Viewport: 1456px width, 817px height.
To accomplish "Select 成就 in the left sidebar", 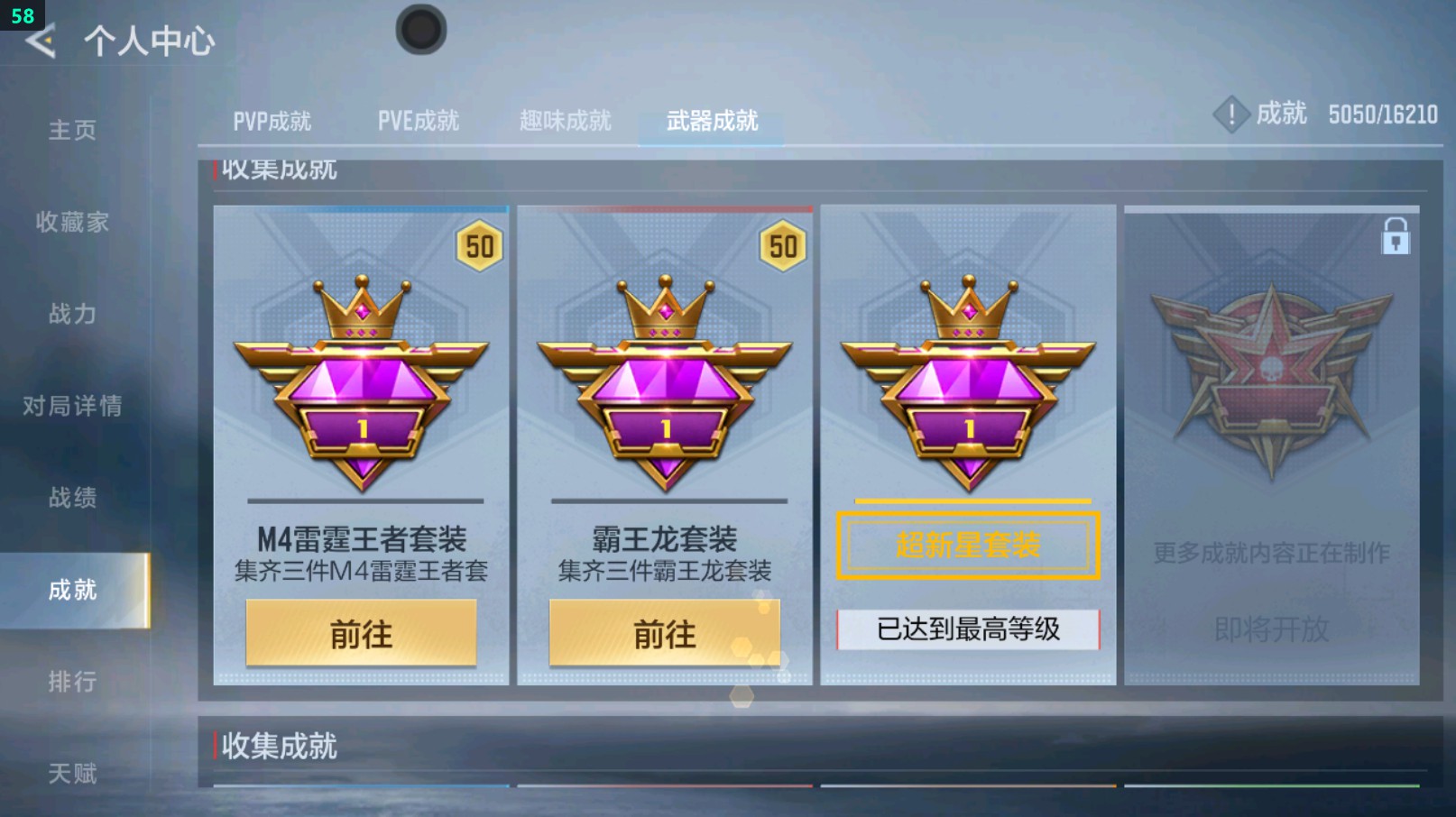I will click(70, 590).
